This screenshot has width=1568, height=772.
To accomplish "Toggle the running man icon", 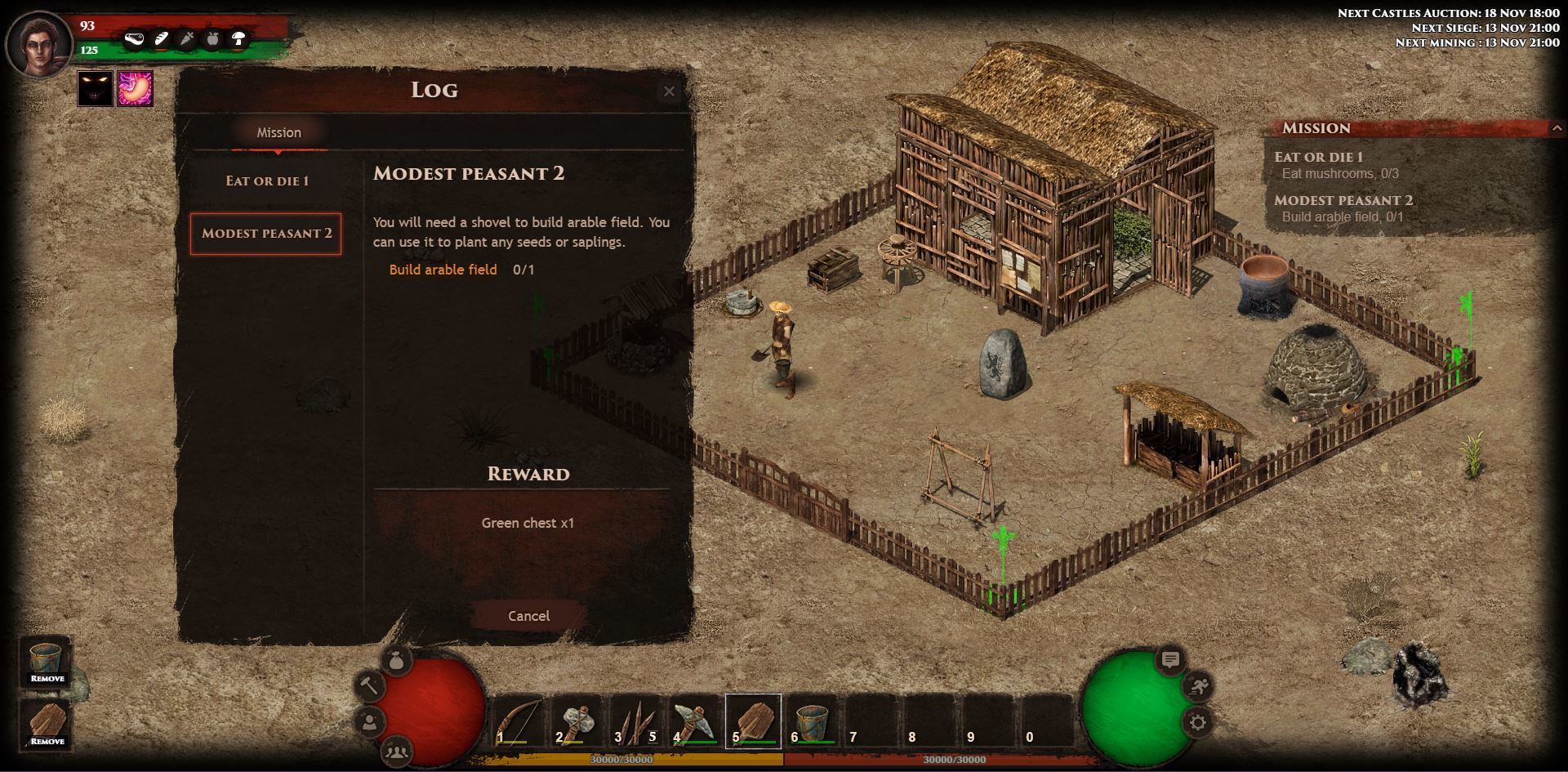I will coord(1198,686).
